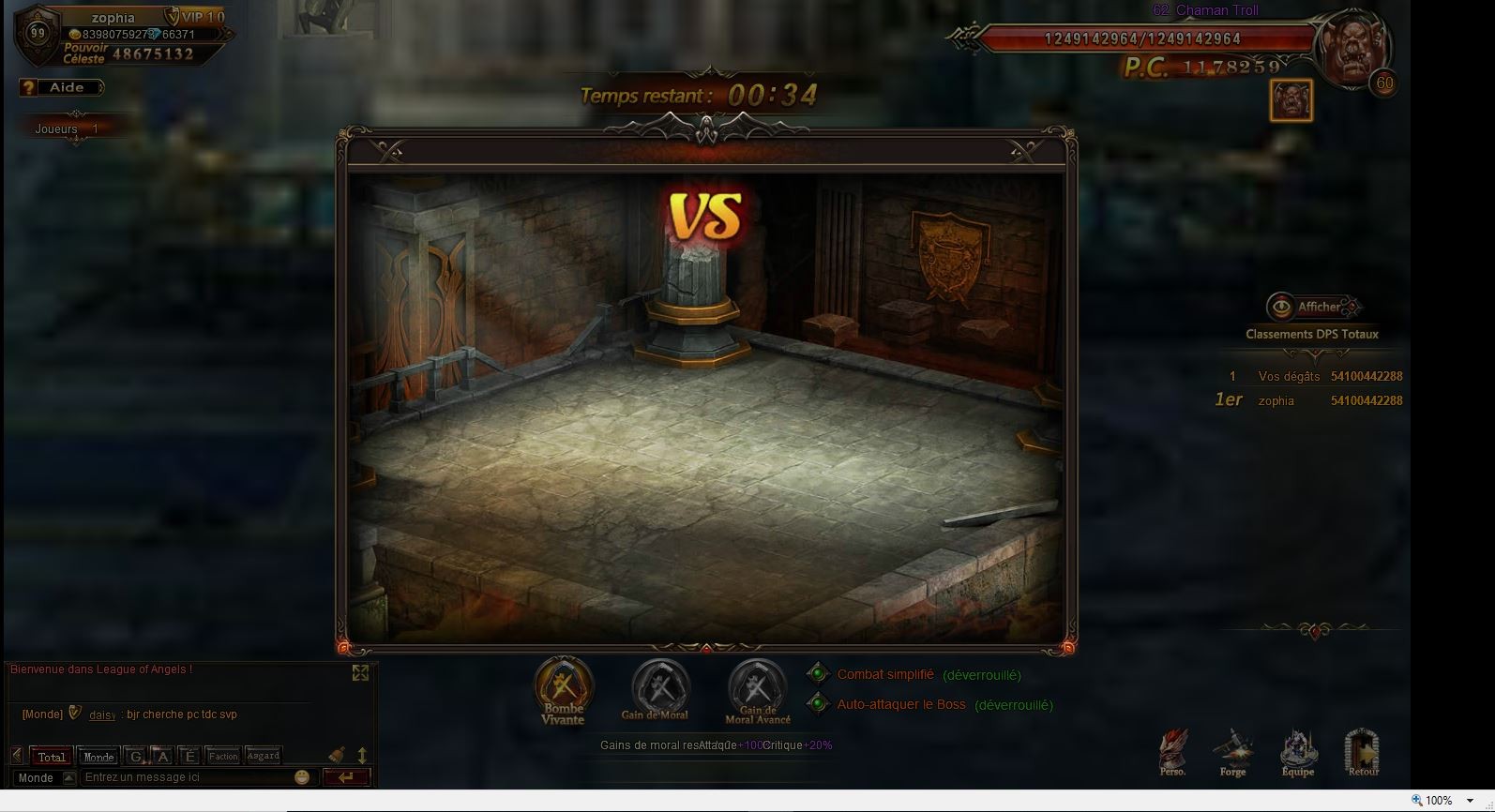Select Gain de Moral Avancé
The image size is (1495, 812).
click(757, 687)
